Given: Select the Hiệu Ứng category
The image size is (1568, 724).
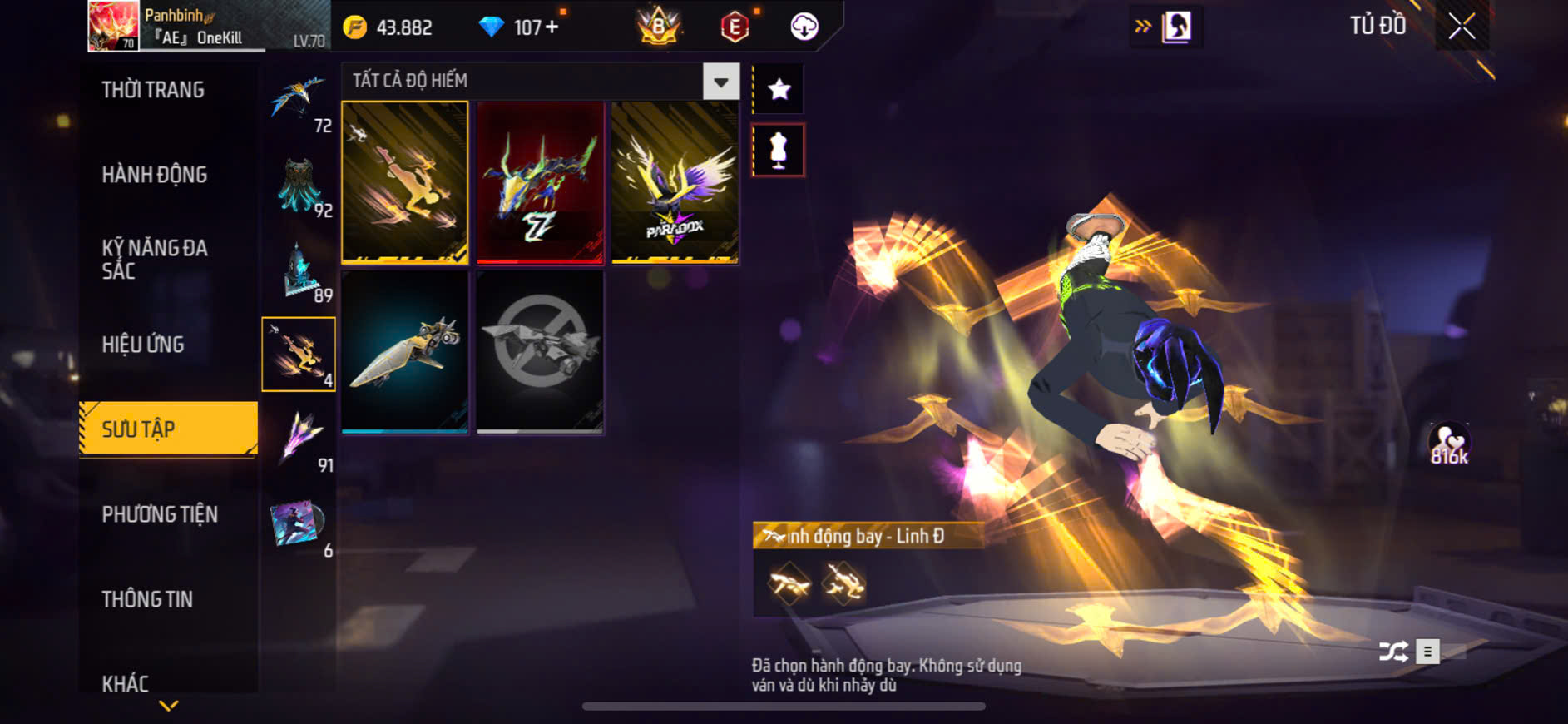Looking at the screenshot, I should tap(143, 345).
